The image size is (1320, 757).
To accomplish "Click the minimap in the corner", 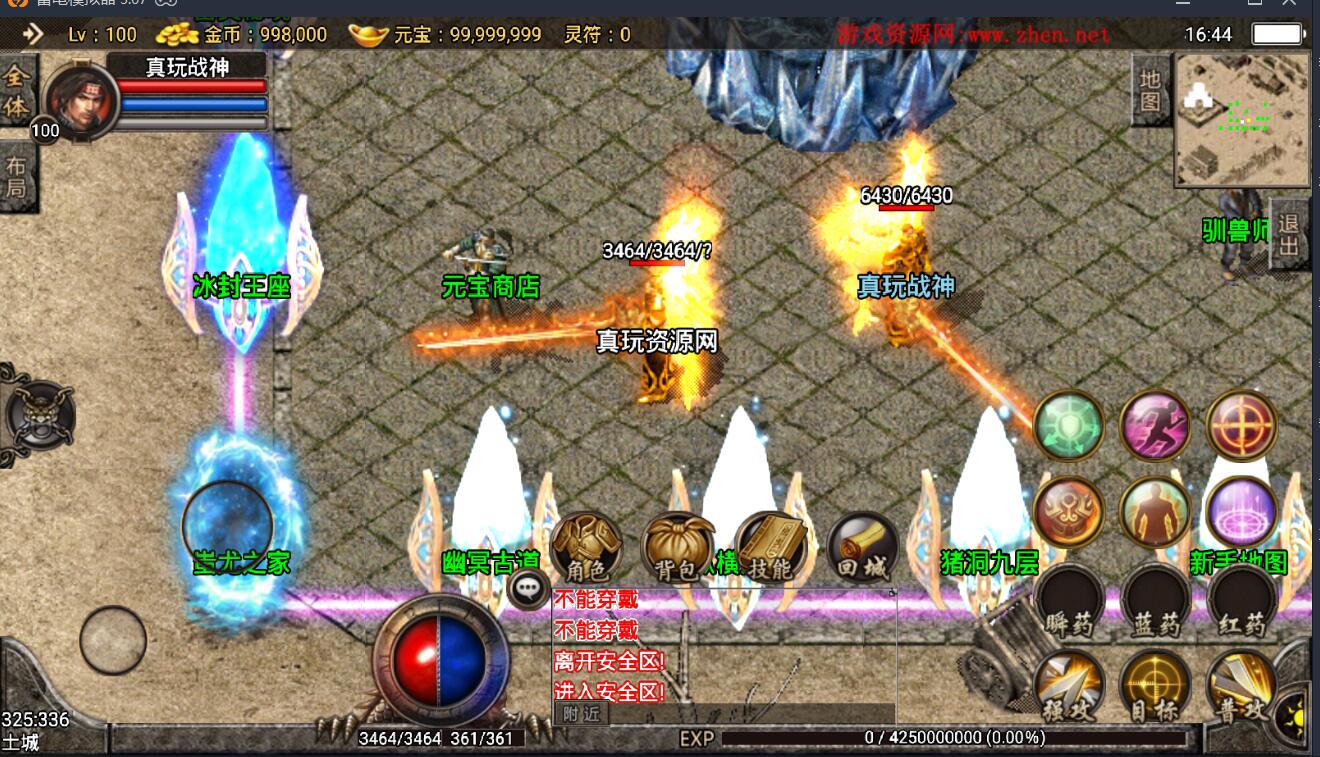I will point(1242,120).
